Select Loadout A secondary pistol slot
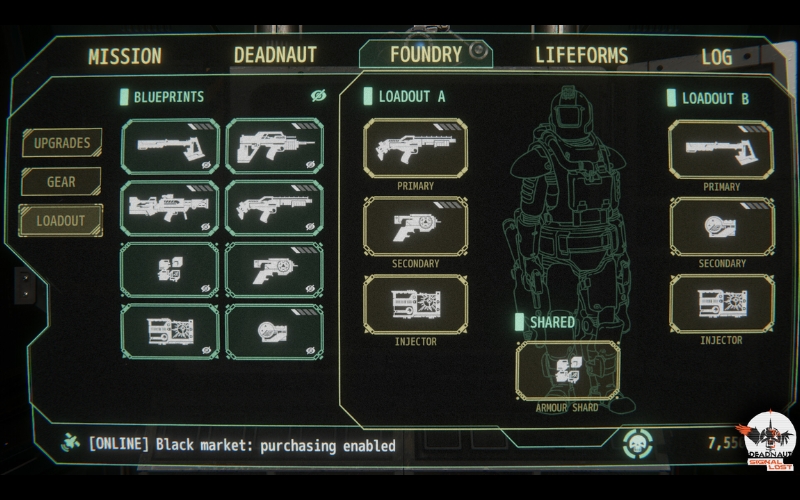Image resolution: width=800 pixels, height=500 pixels. [x=415, y=226]
